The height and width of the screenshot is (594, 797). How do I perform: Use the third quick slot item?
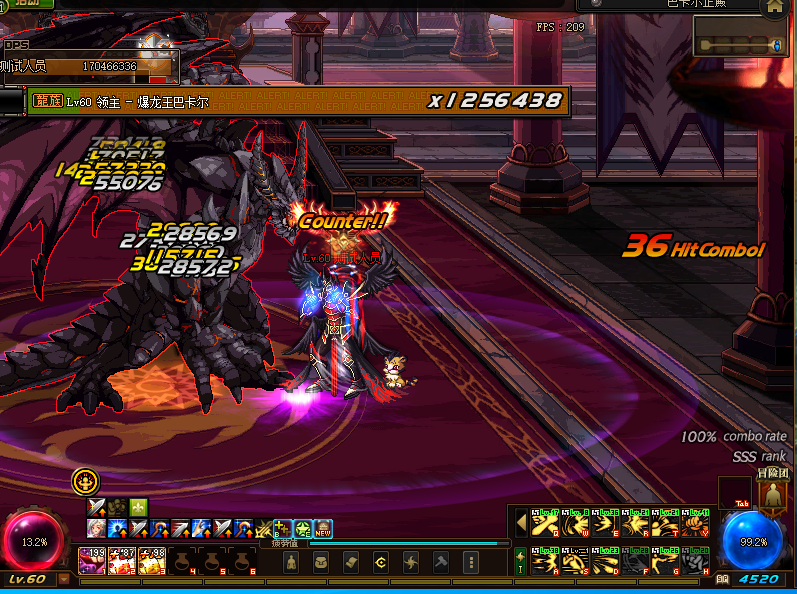154,561
